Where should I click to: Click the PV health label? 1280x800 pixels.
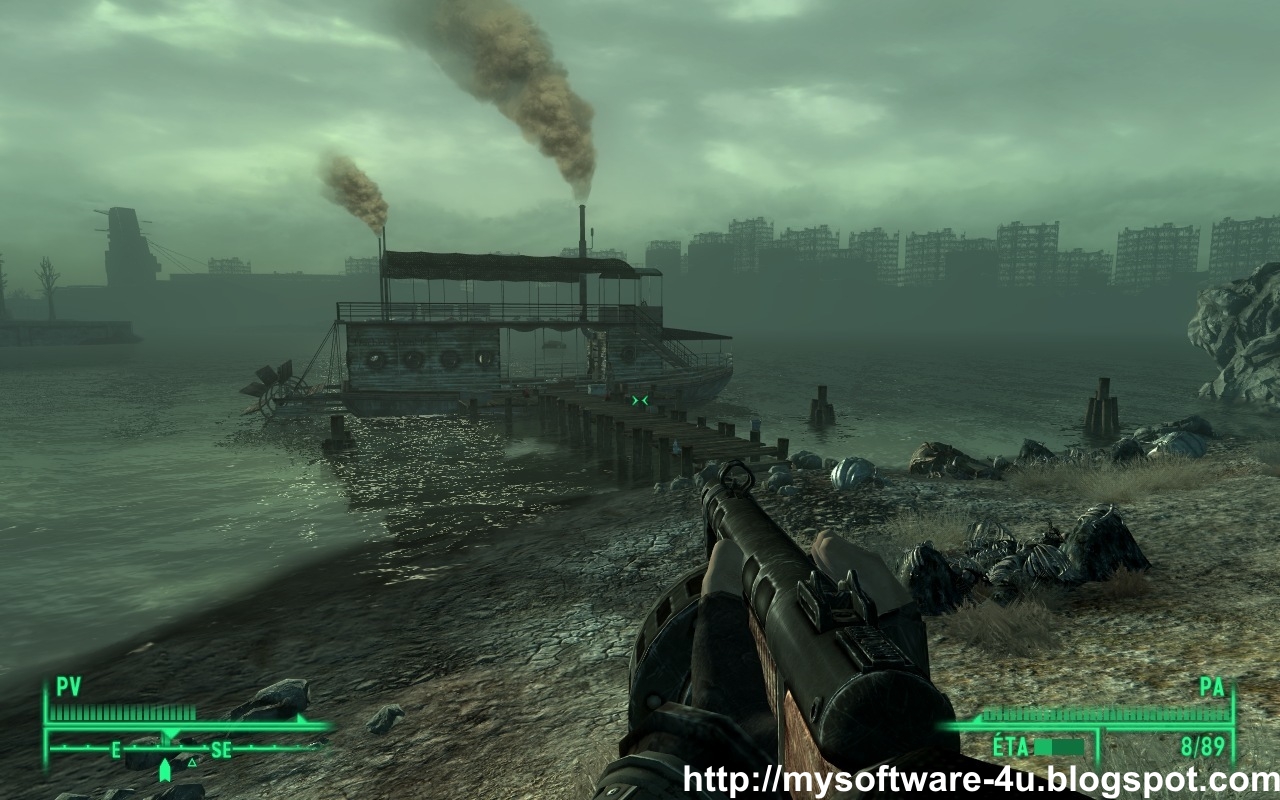(67, 686)
